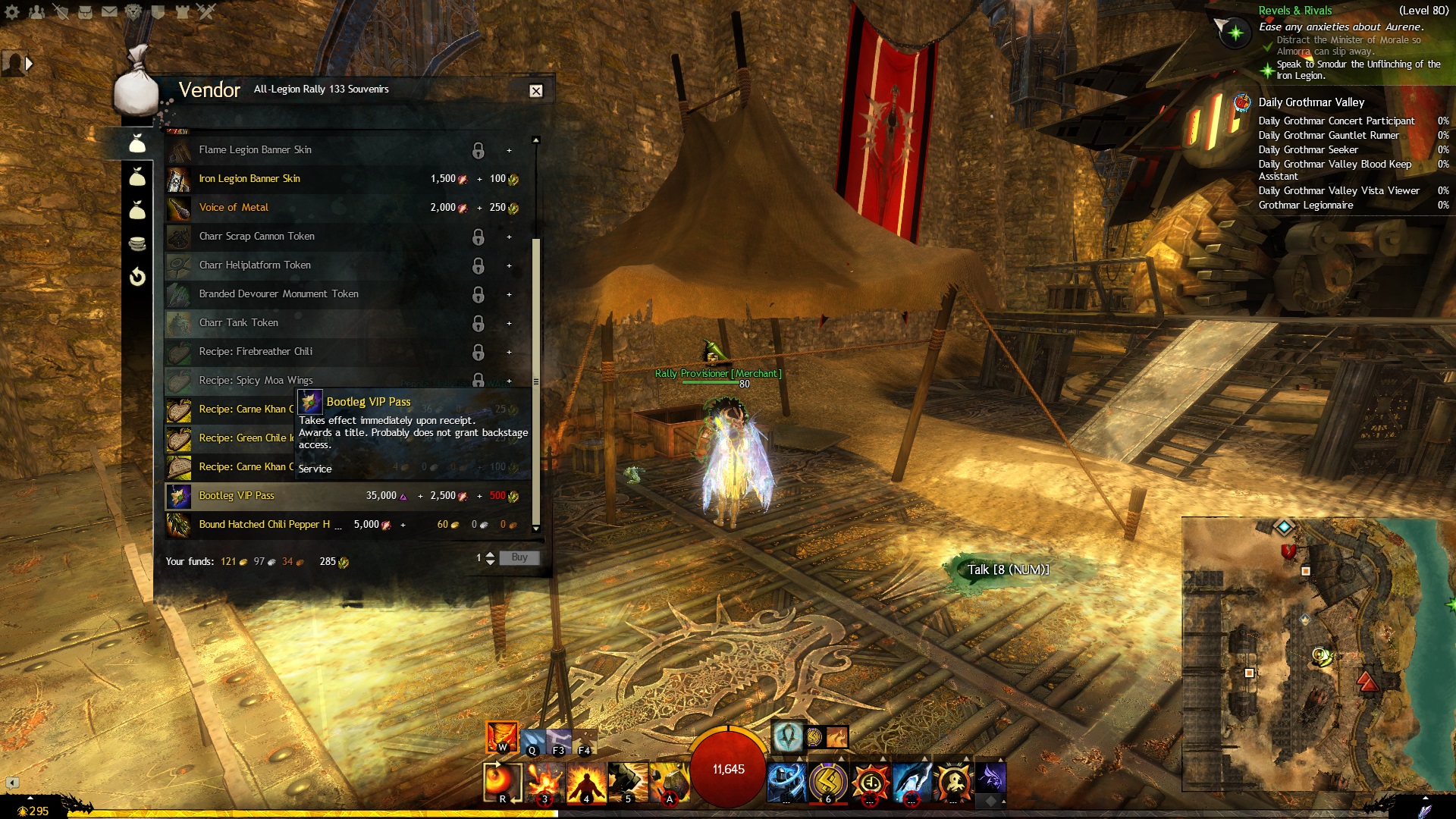1456x819 pixels.
Task: Switch to the vendor coin stack tab
Action: point(137,243)
